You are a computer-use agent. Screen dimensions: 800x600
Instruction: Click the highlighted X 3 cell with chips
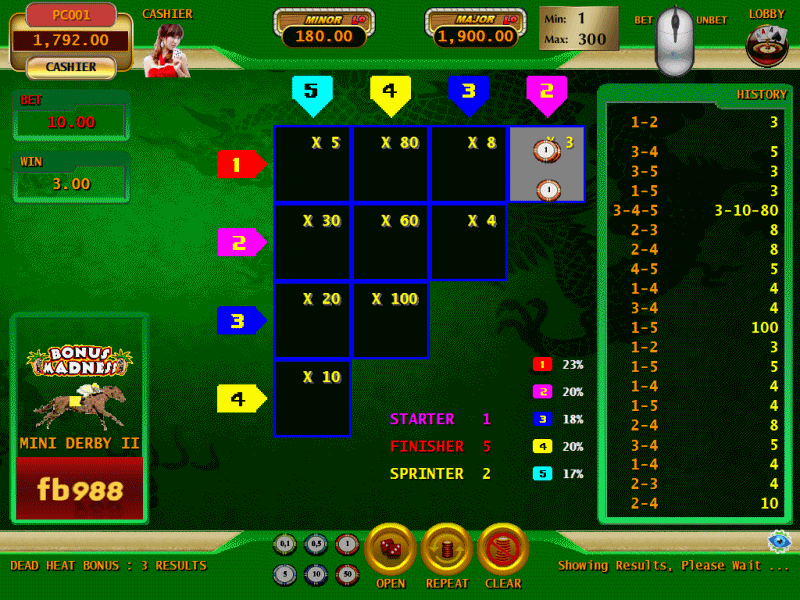pos(546,164)
